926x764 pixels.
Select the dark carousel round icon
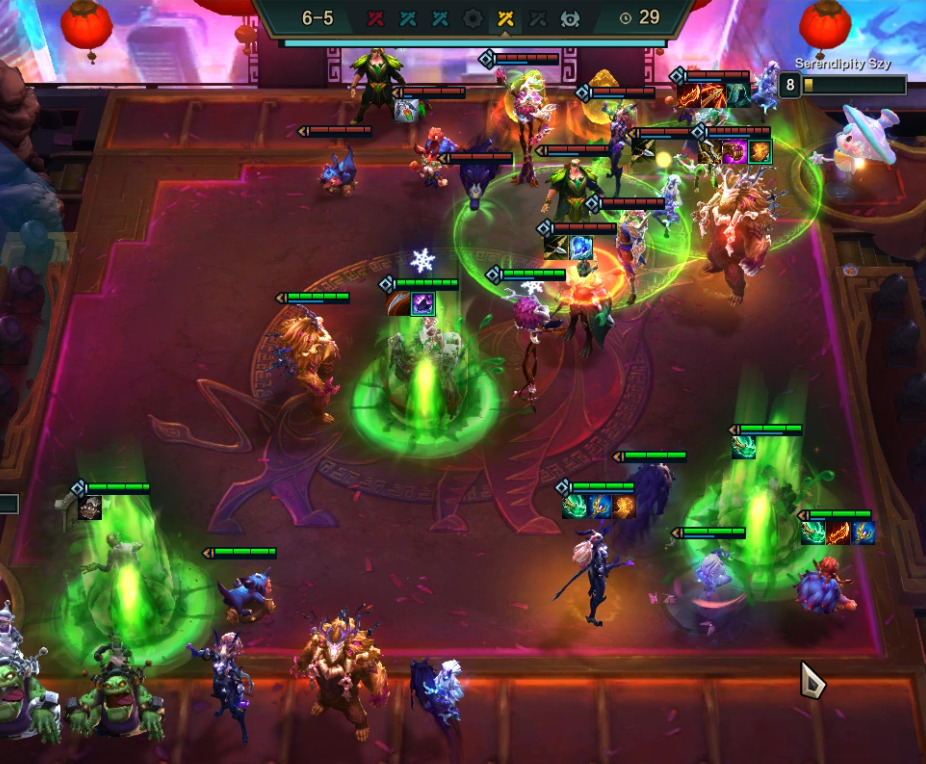pyautogui.click(x=472, y=18)
